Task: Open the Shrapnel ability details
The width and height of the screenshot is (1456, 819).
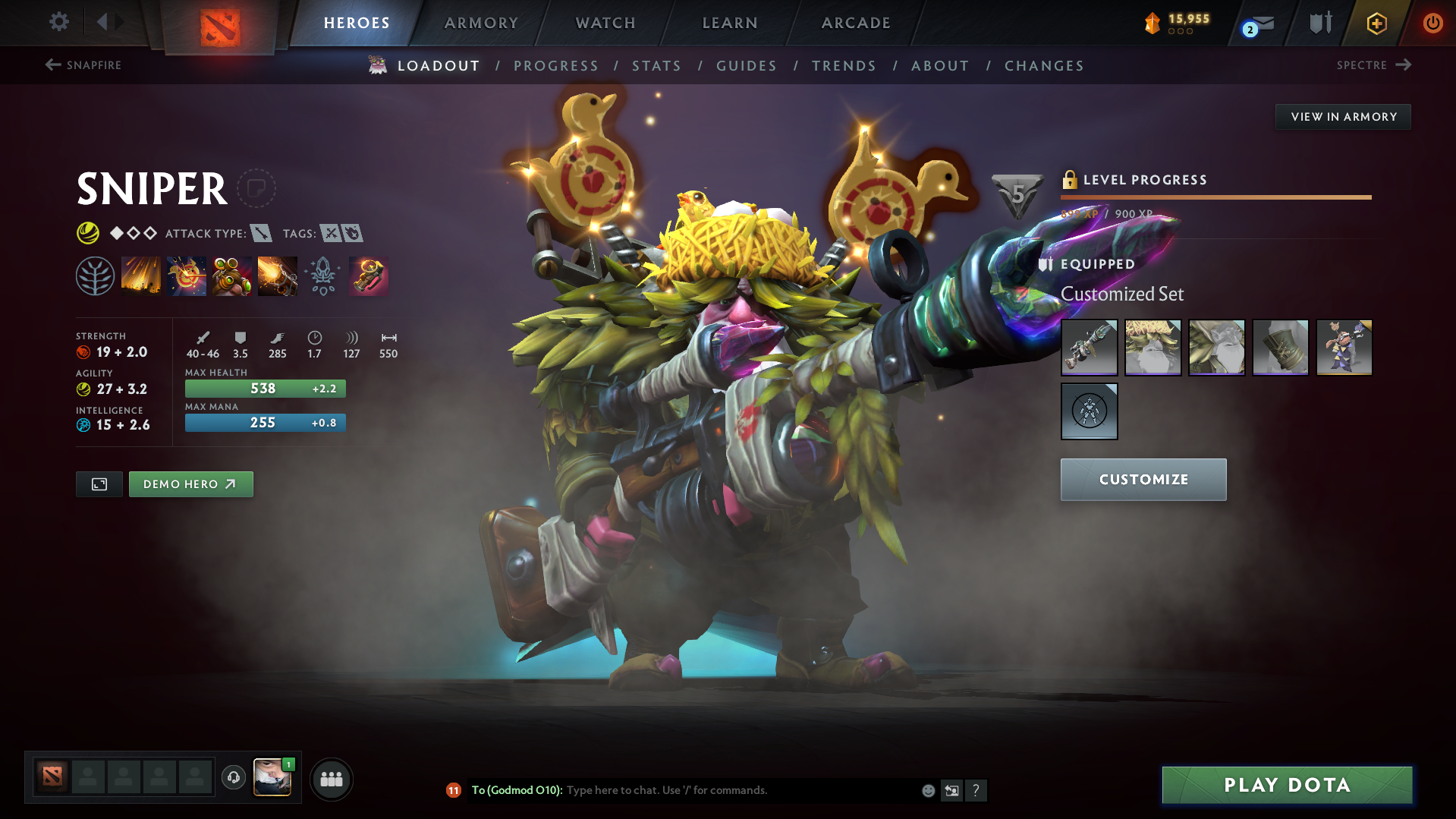Action: click(141, 275)
